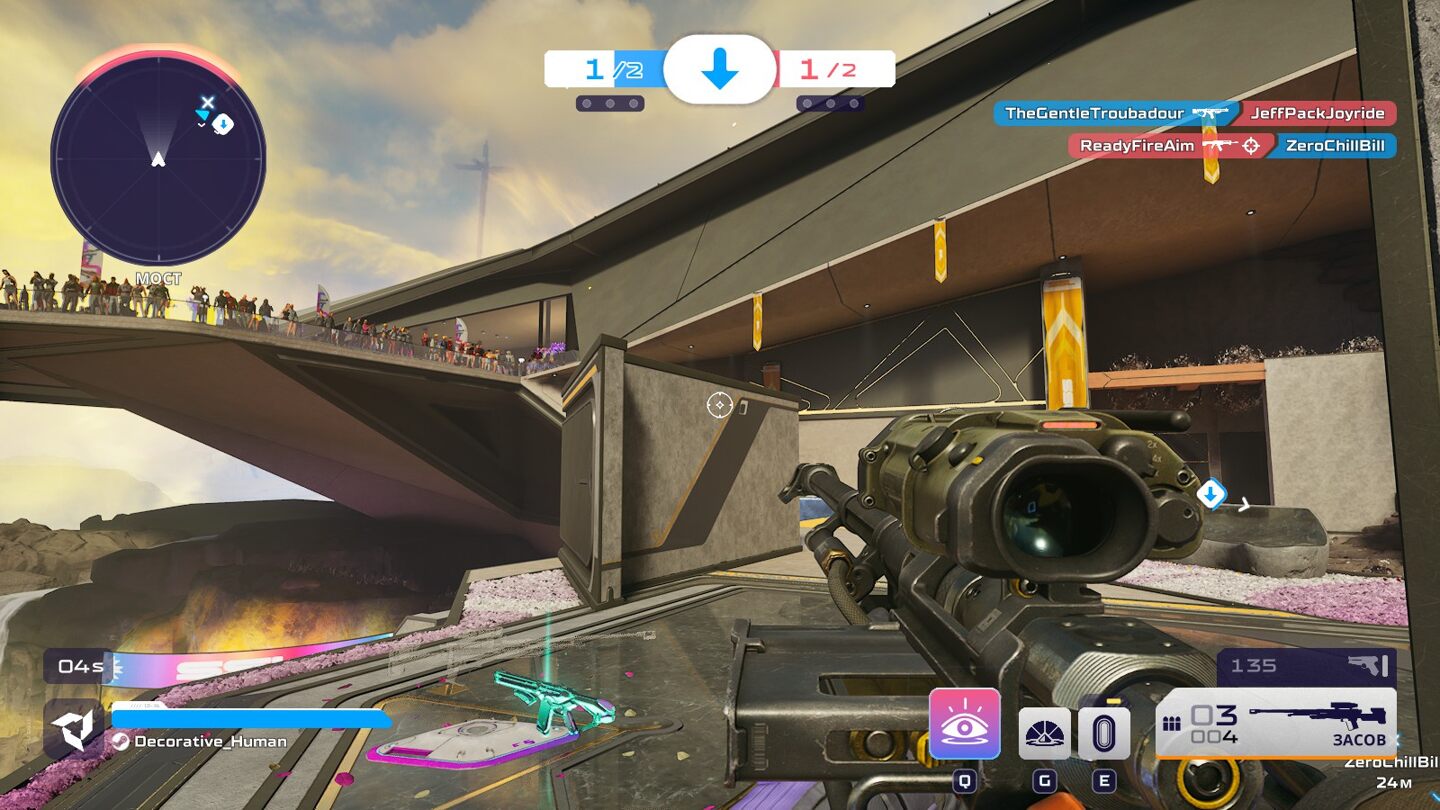Image resolution: width=1440 pixels, height=810 pixels.
Task: Click the circular radar minimap
Action: pos(158,160)
